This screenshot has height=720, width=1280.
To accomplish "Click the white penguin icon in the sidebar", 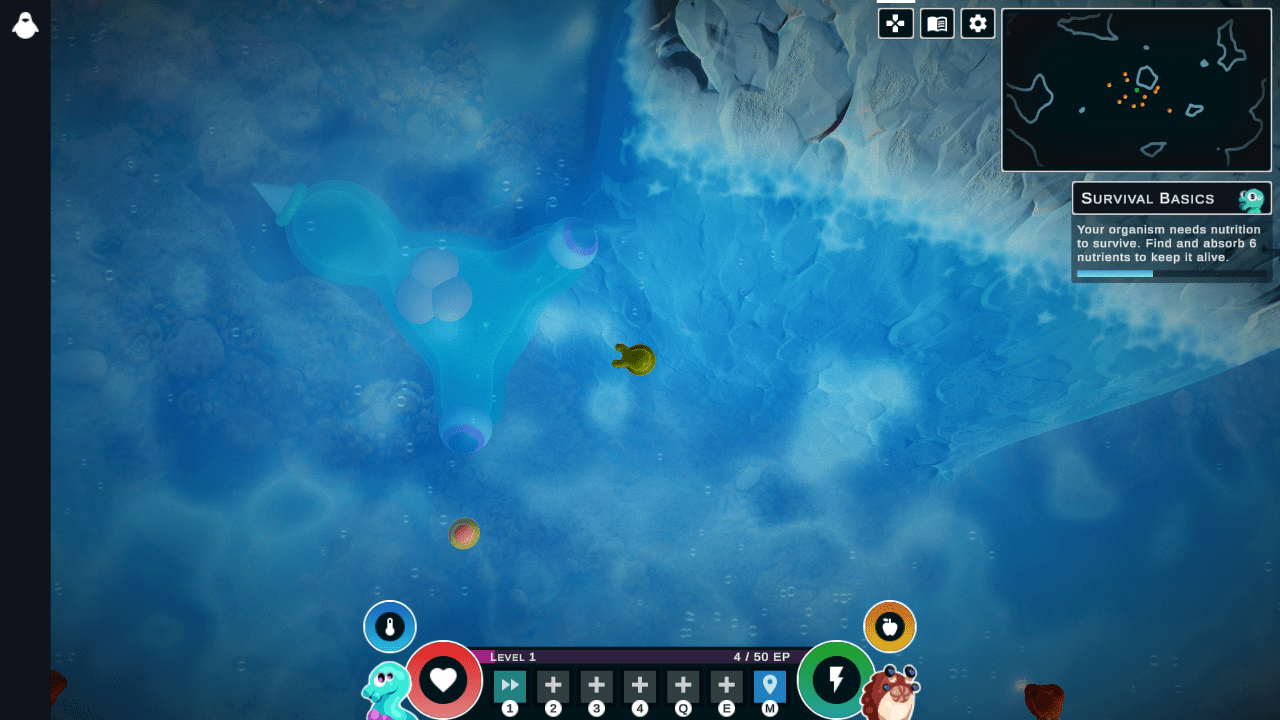I will click(x=25, y=26).
